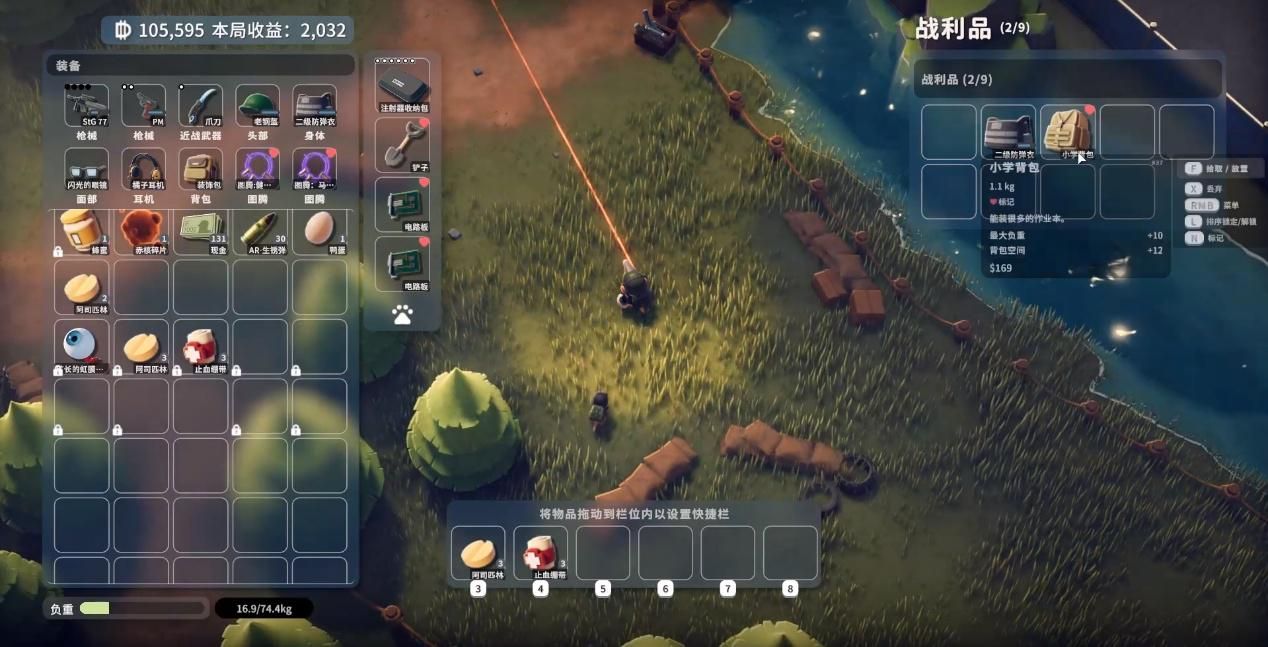Open the injector storage case slot
The height and width of the screenshot is (647, 1268).
pyautogui.click(x=403, y=85)
